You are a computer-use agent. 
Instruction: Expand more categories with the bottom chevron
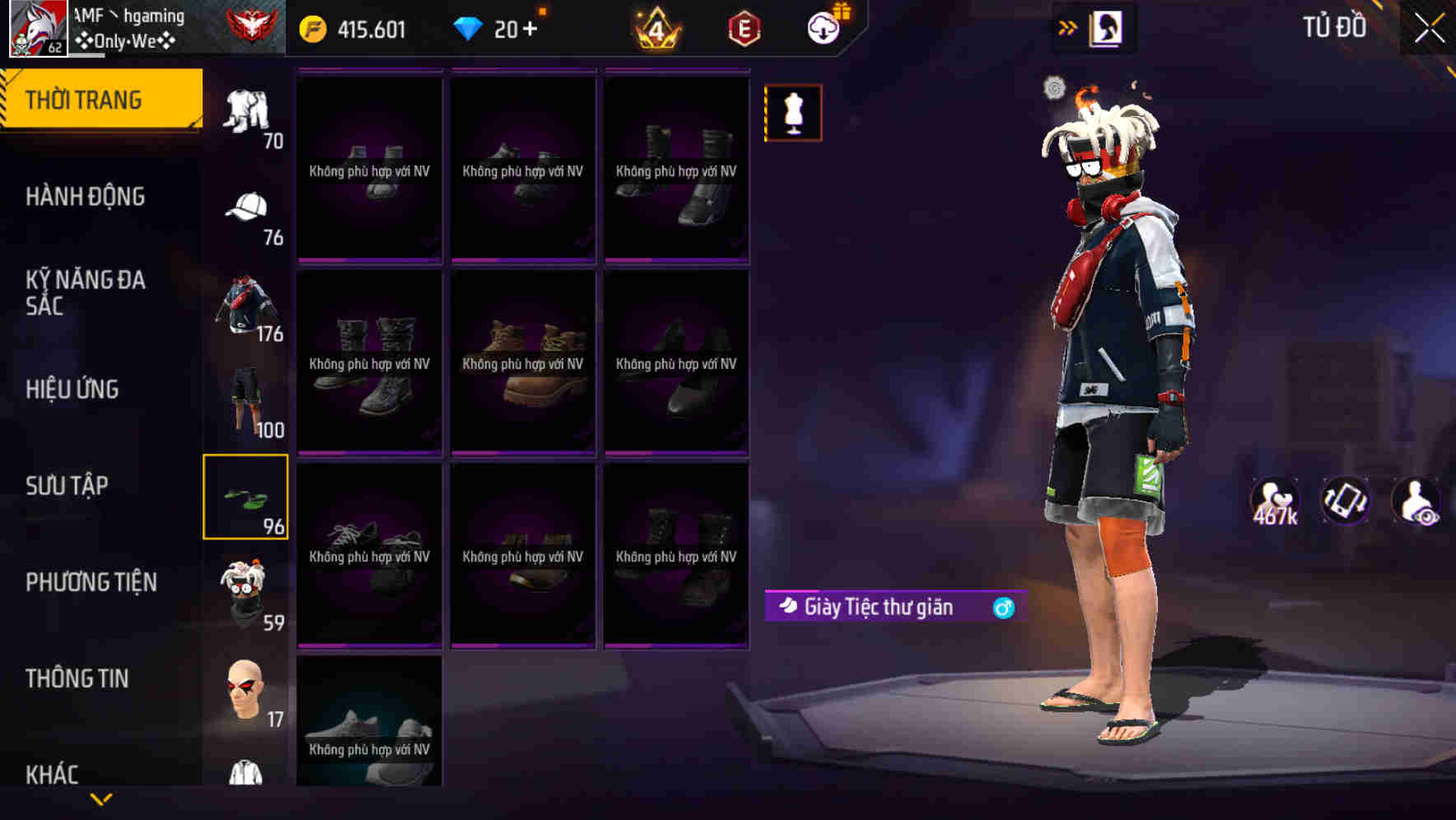tap(101, 799)
